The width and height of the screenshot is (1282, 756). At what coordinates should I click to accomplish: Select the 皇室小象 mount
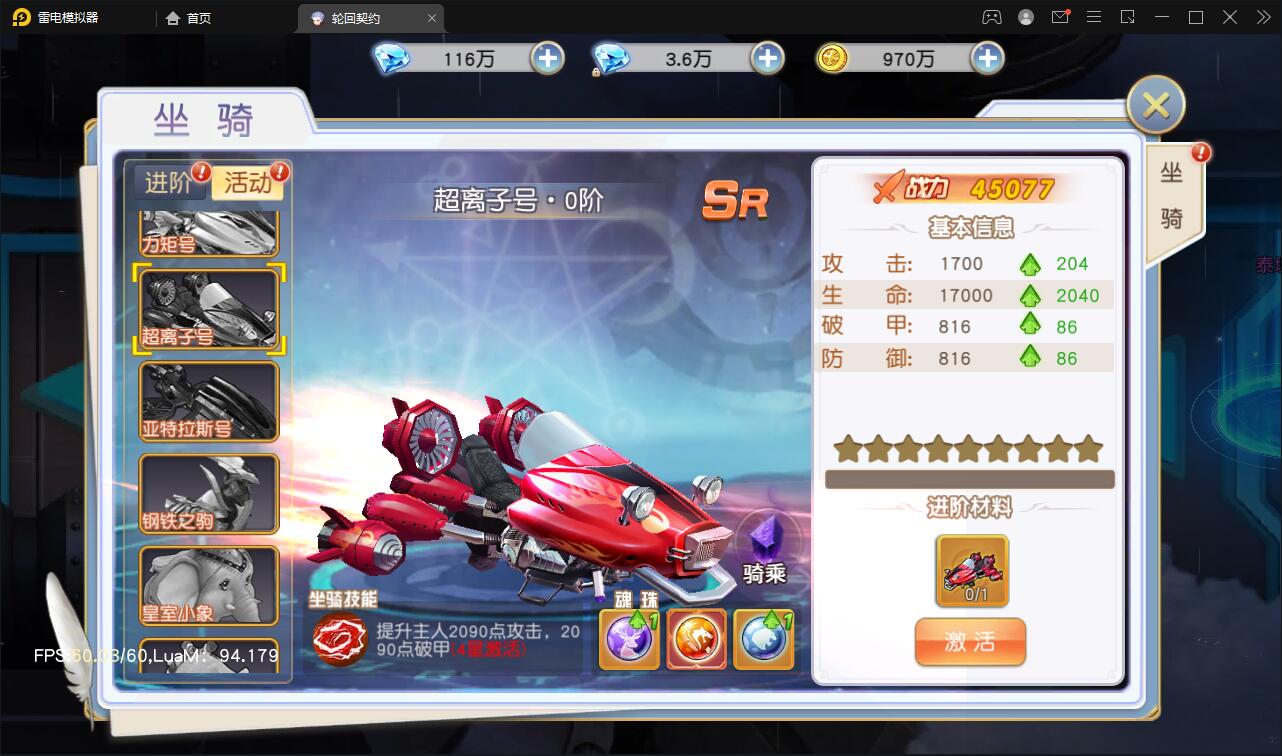207,585
